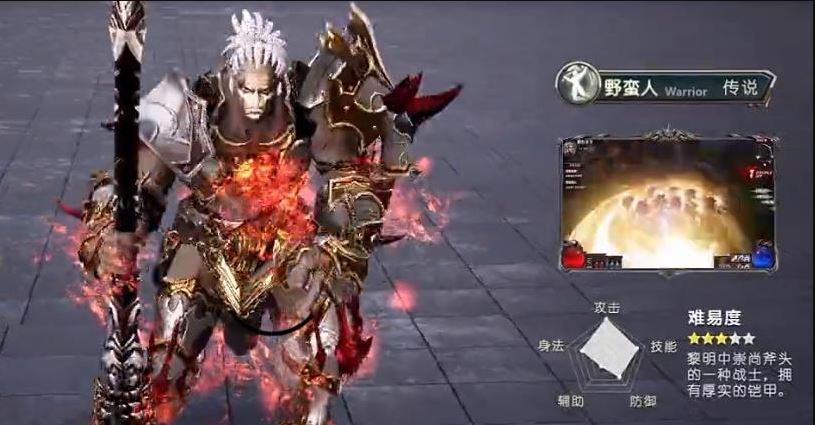Open the gameplay preview thumbnail
Screen dimensions: 815x425
(x=668, y=204)
